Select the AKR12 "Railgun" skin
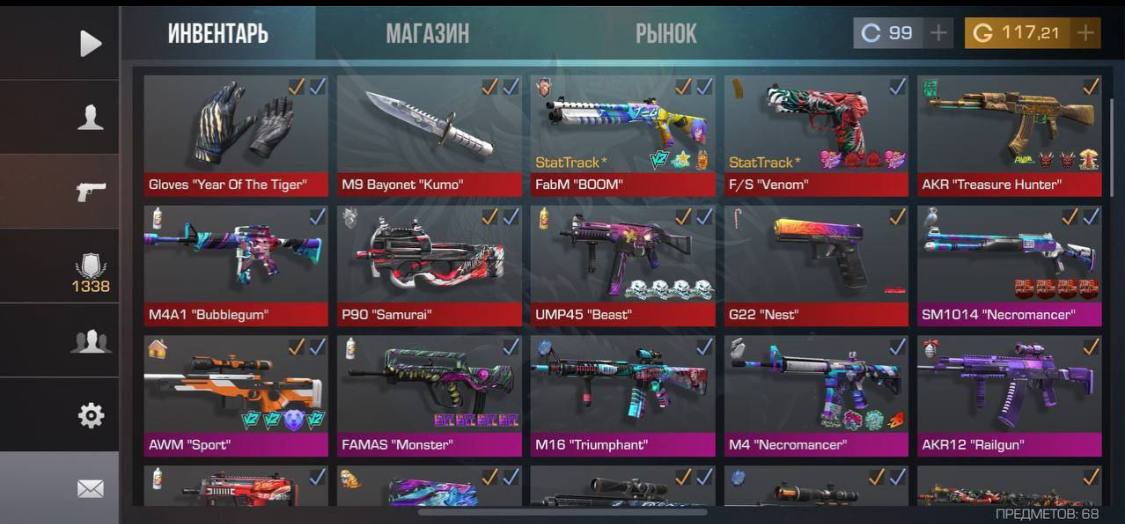 [1009, 394]
